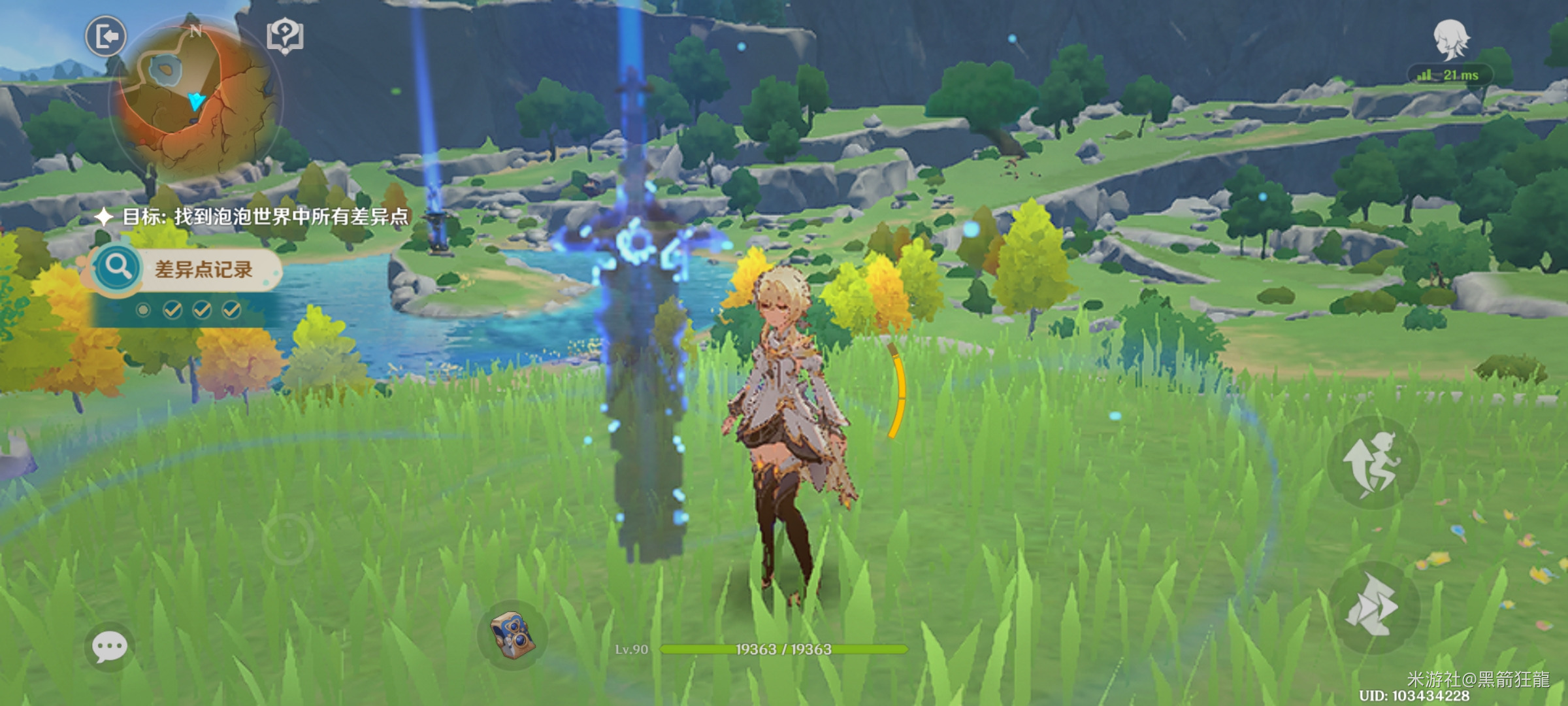Use the camera gadget icon
This screenshot has height=706, width=1568.
(513, 635)
